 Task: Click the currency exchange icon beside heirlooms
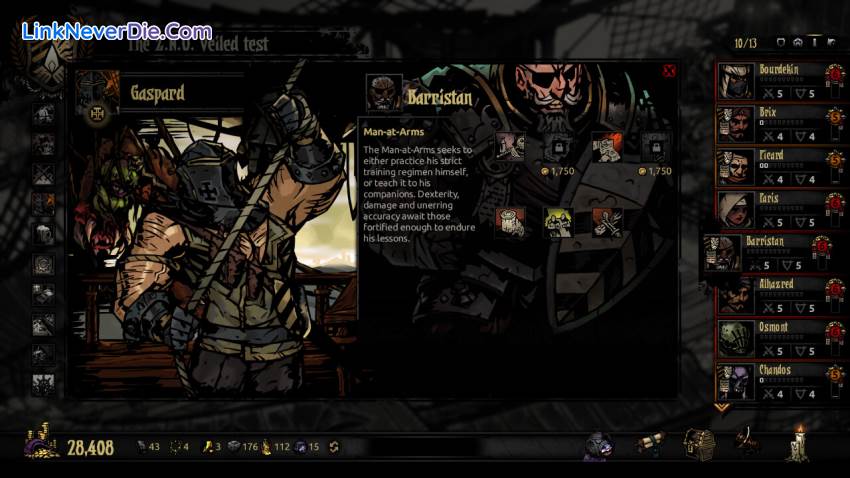(x=333, y=447)
